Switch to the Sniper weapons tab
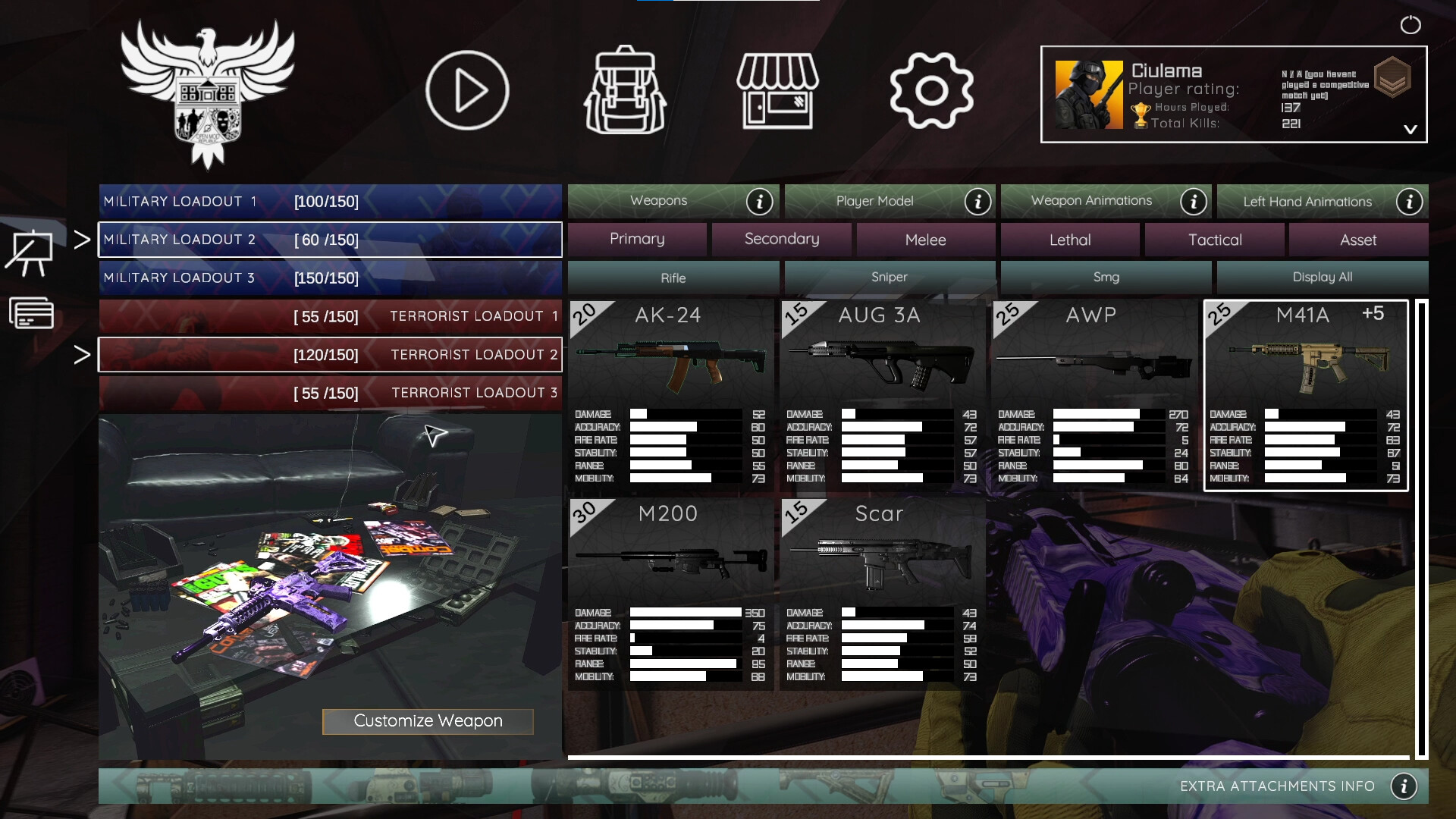Image resolution: width=1456 pixels, height=819 pixels. 890,277
